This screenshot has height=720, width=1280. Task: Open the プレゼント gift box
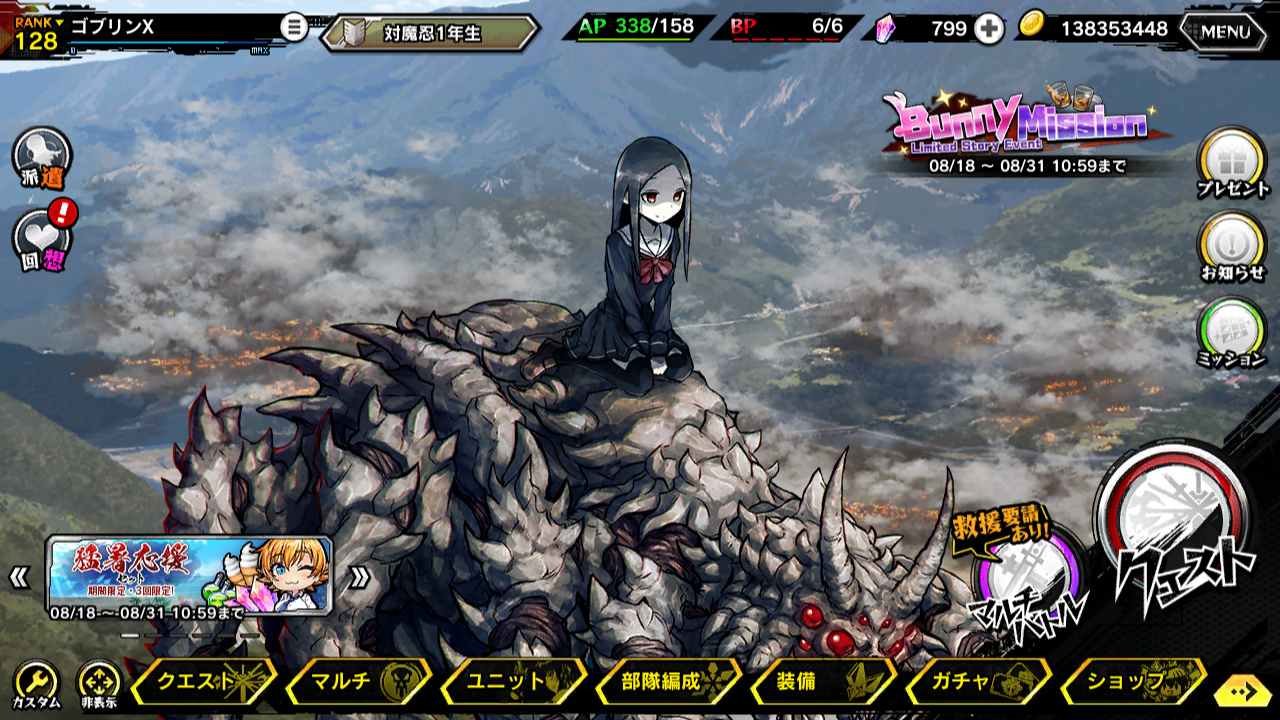tap(1232, 163)
